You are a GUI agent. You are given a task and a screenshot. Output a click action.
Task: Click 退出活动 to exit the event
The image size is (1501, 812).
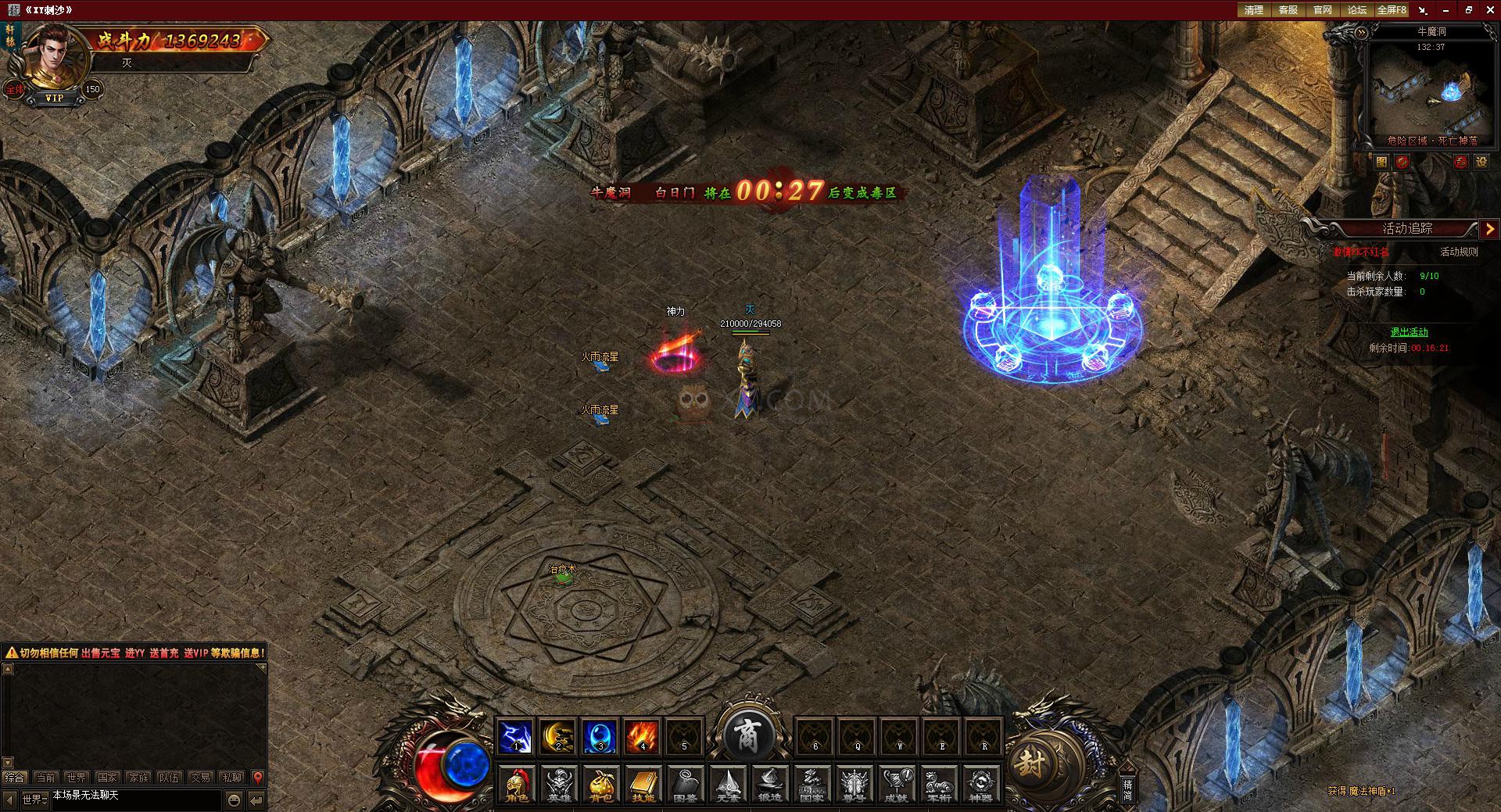[1409, 332]
